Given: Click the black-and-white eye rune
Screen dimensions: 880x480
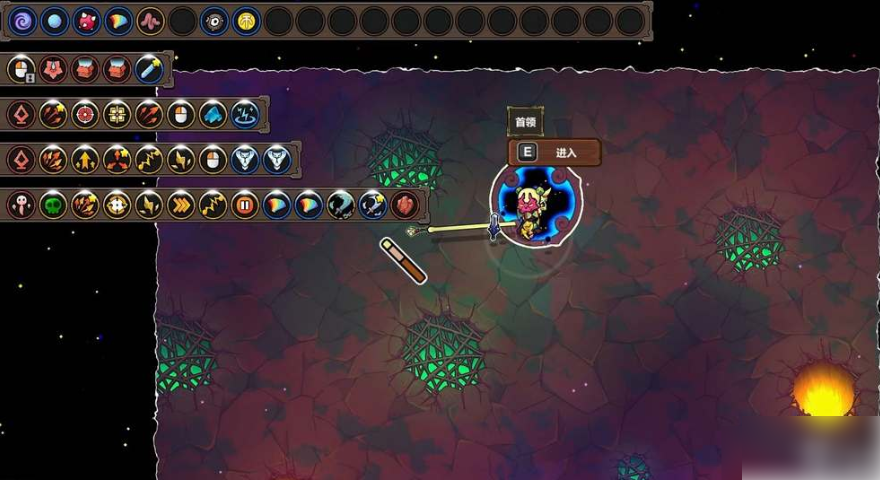Looking at the screenshot, I should (x=215, y=20).
